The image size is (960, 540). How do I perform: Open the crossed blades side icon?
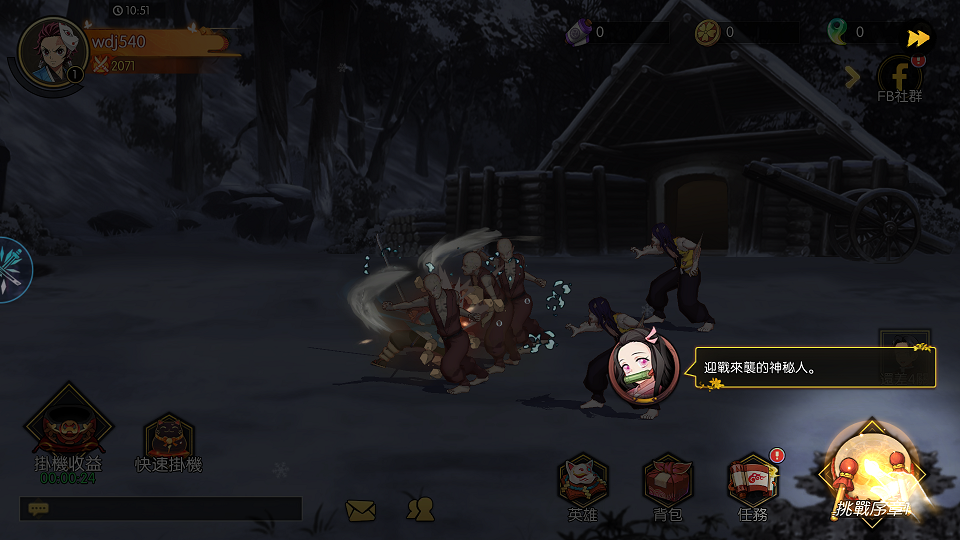[13, 270]
